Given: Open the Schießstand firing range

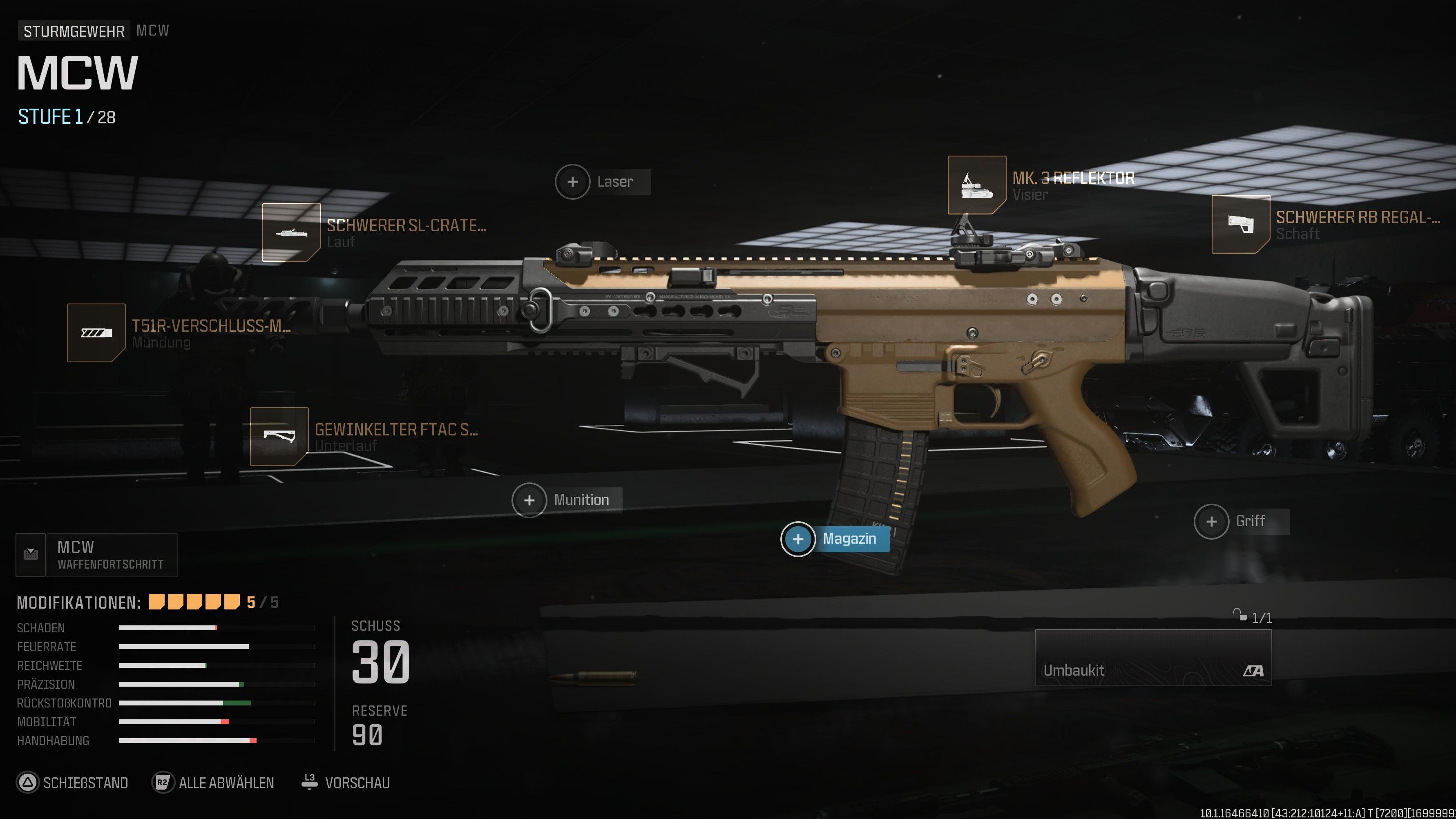Looking at the screenshot, I should pos(72,782).
